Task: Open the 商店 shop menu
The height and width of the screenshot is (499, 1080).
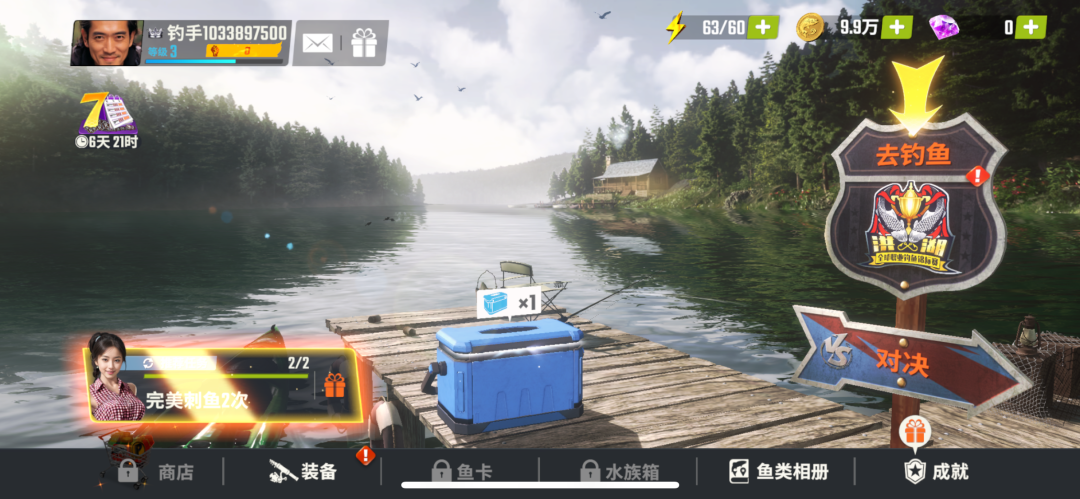Action: [157, 472]
